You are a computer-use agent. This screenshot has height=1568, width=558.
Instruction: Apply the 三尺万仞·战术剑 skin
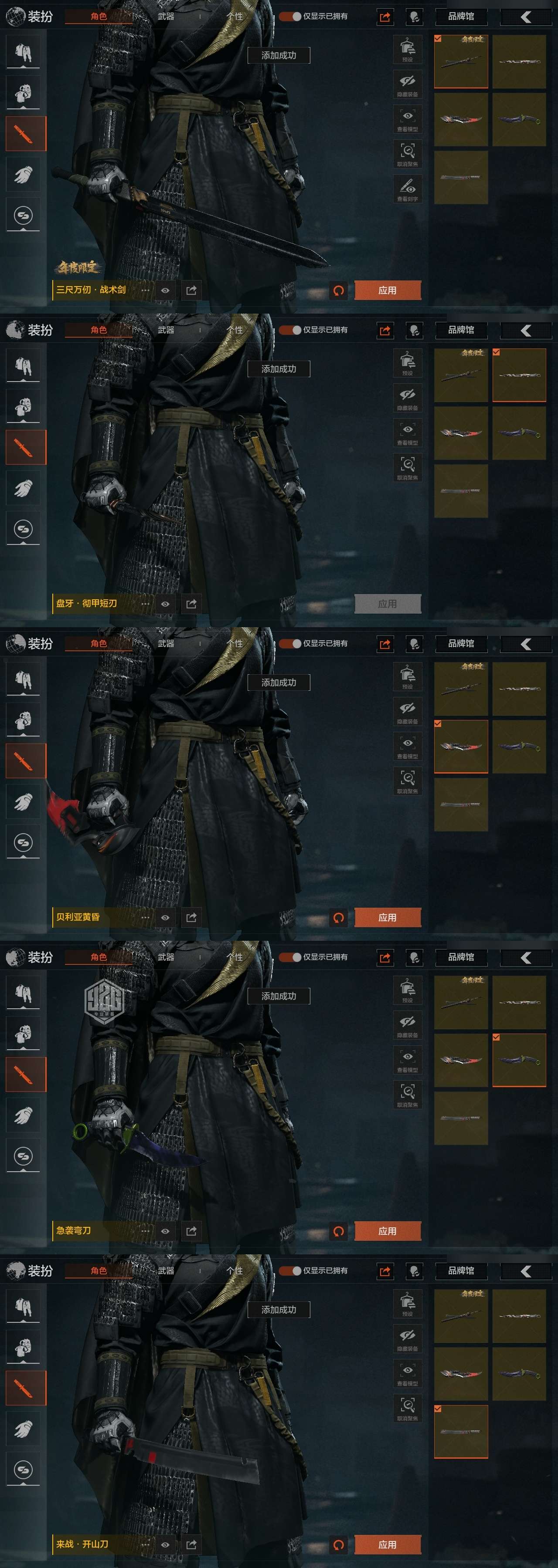coord(387,291)
